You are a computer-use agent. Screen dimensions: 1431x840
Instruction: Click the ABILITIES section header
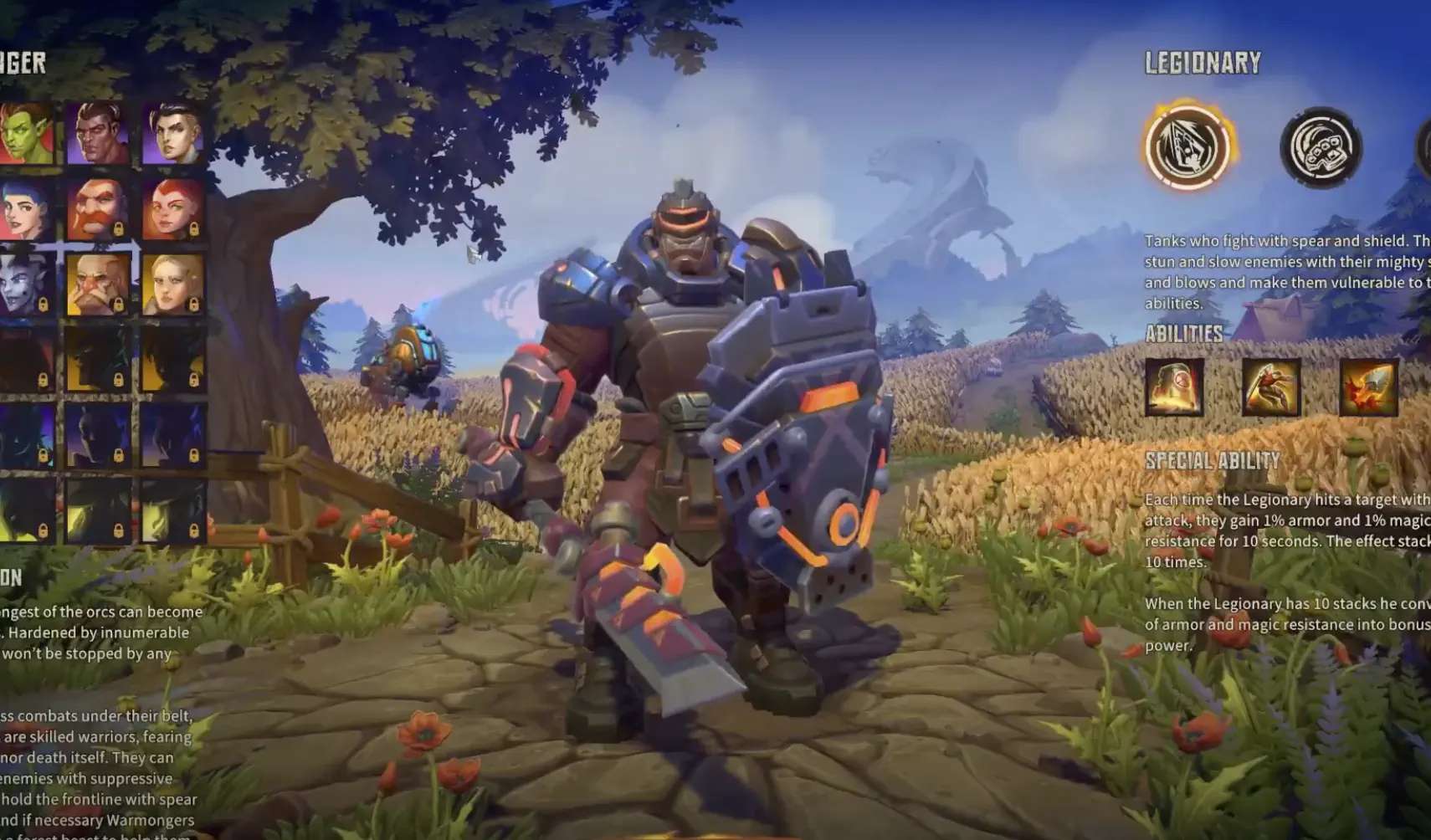pyautogui.click(x=1186, y=334)
